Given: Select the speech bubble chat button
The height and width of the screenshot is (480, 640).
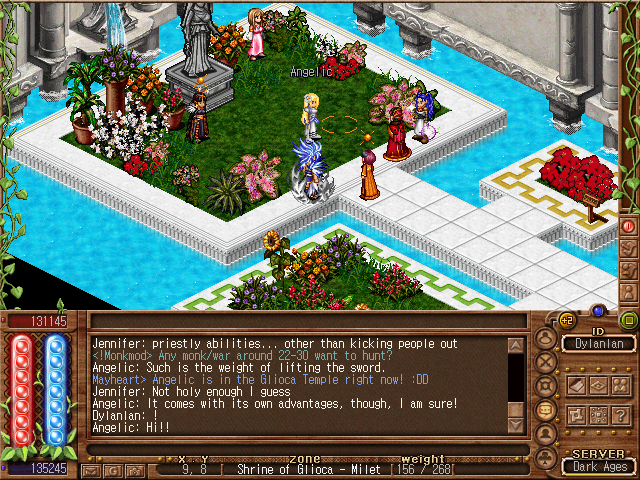Looking at the screenshot, I should (544, 409).
